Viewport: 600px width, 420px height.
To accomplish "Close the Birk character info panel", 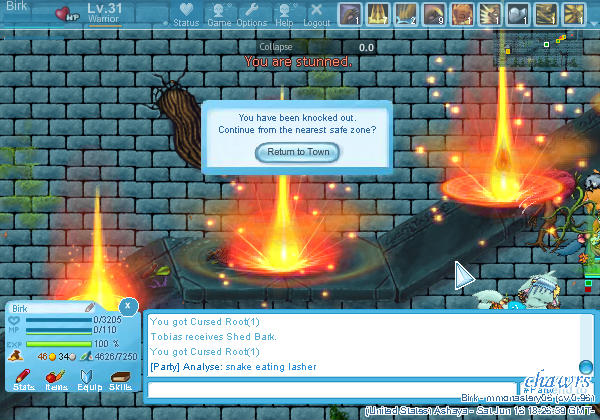I will coord(128,306).
